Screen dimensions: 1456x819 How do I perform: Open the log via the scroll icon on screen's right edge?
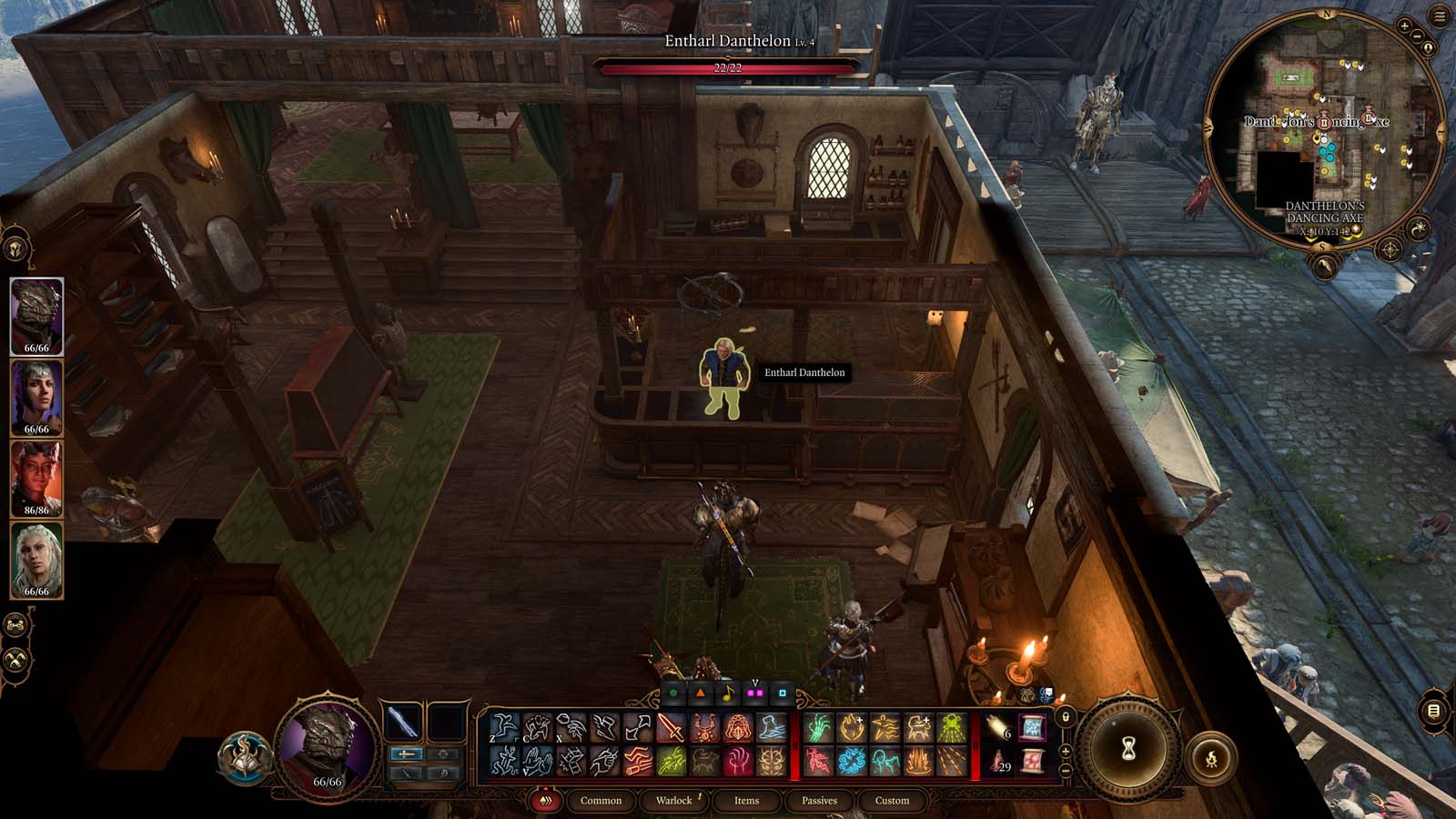[1433, 710]
